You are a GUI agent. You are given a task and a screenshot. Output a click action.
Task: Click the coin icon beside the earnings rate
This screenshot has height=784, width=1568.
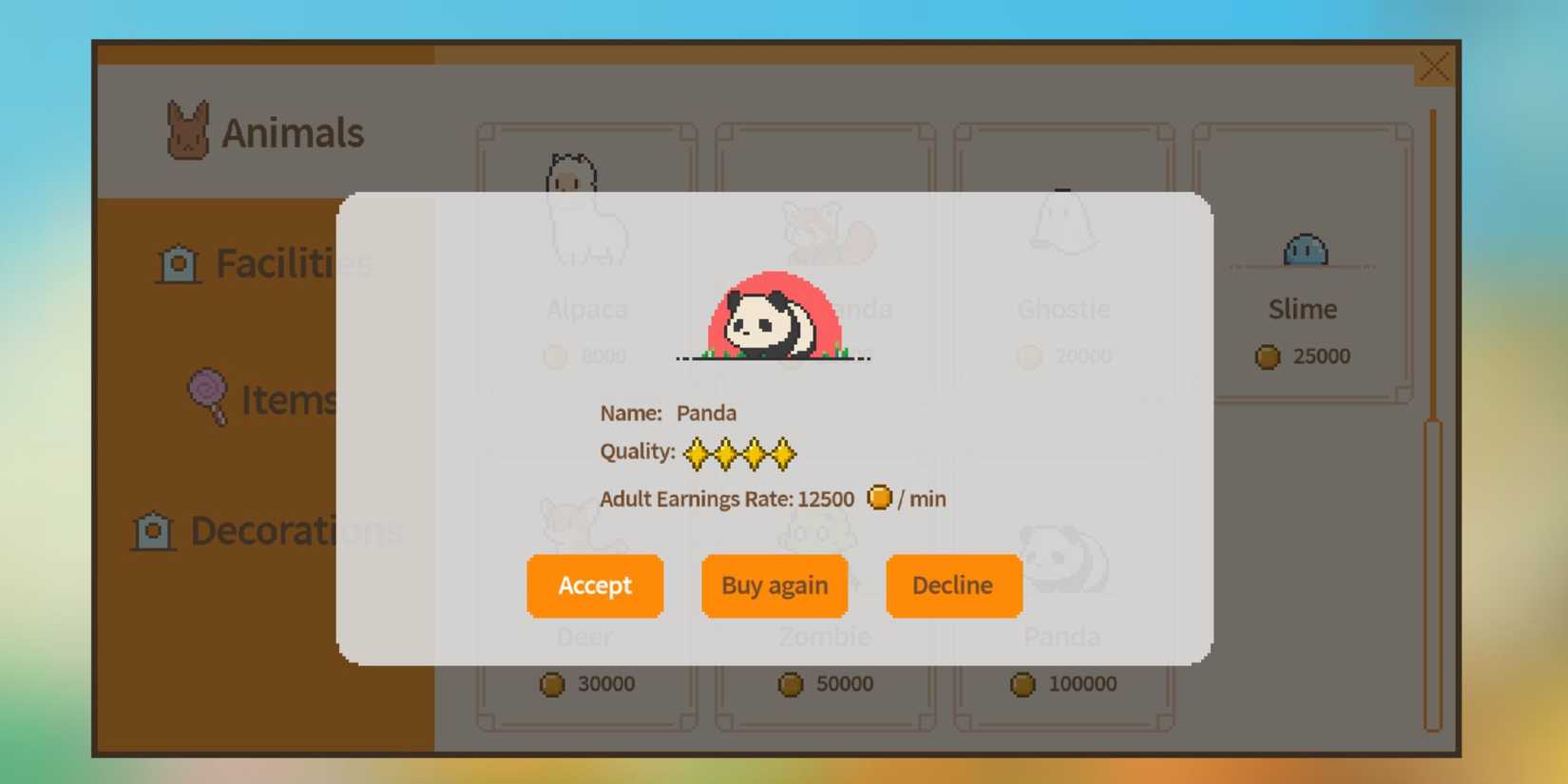click(x=879, y=497)
